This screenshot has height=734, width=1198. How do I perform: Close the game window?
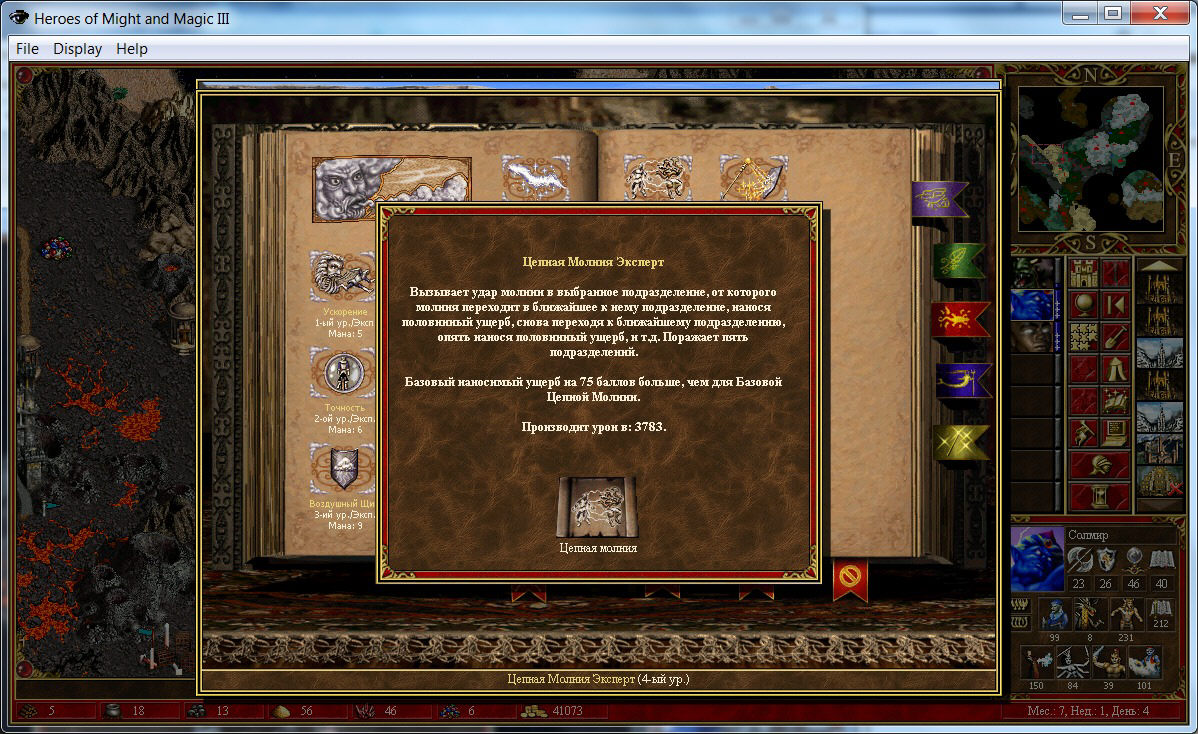[x=1165, y=14]
